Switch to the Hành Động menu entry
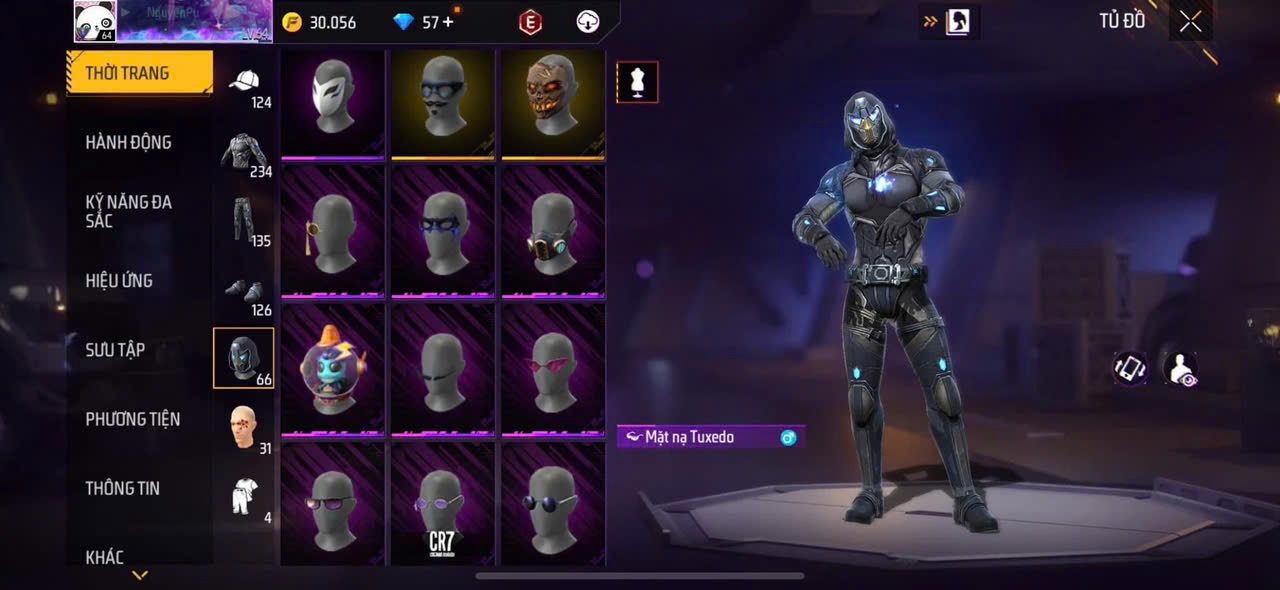Screen dimensions: 1280x590 click(x=128, y=142)
